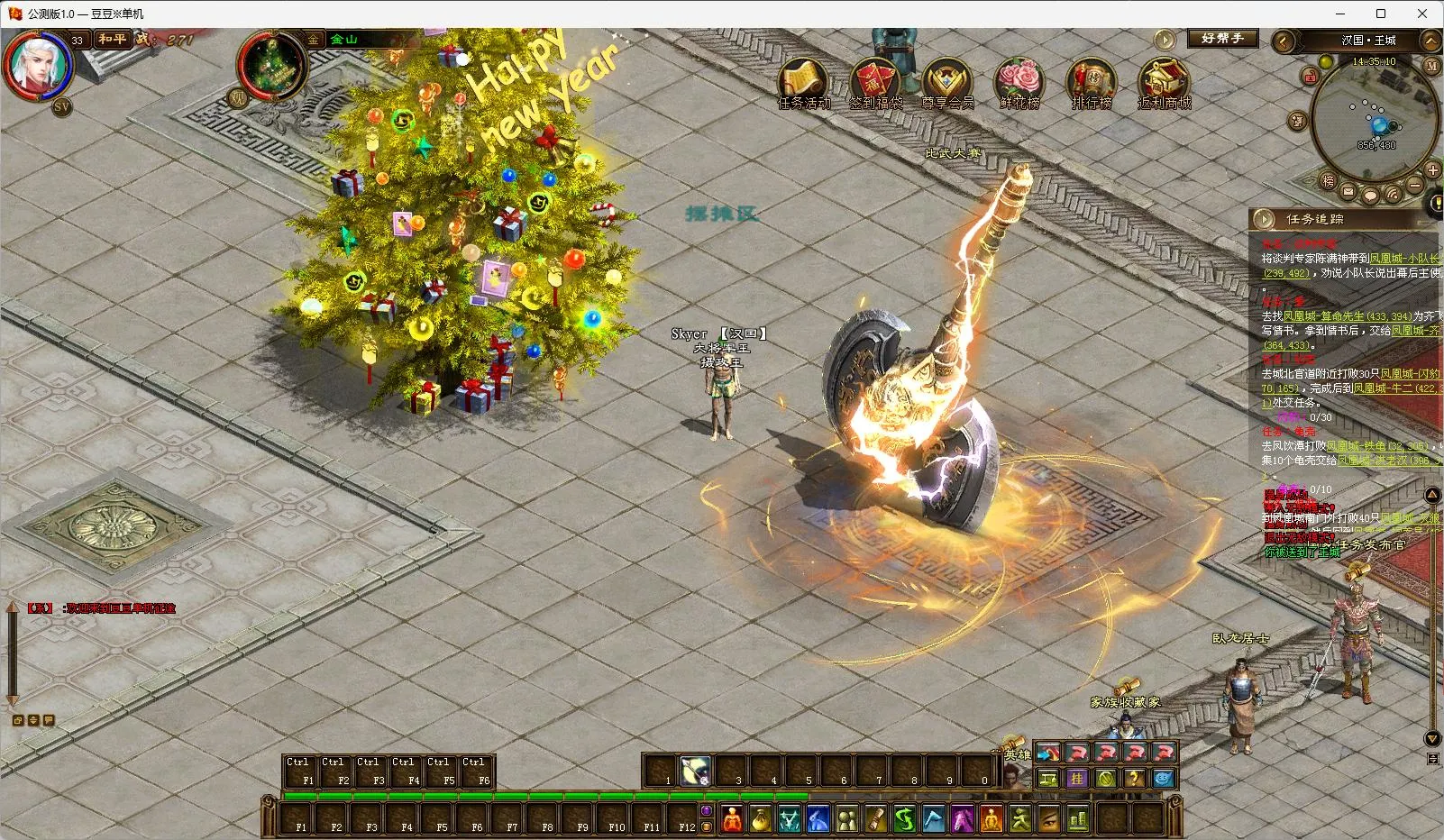This screenshot has width=1444, height=840.
Task: Close the game window
Action: coord(1422,14)
